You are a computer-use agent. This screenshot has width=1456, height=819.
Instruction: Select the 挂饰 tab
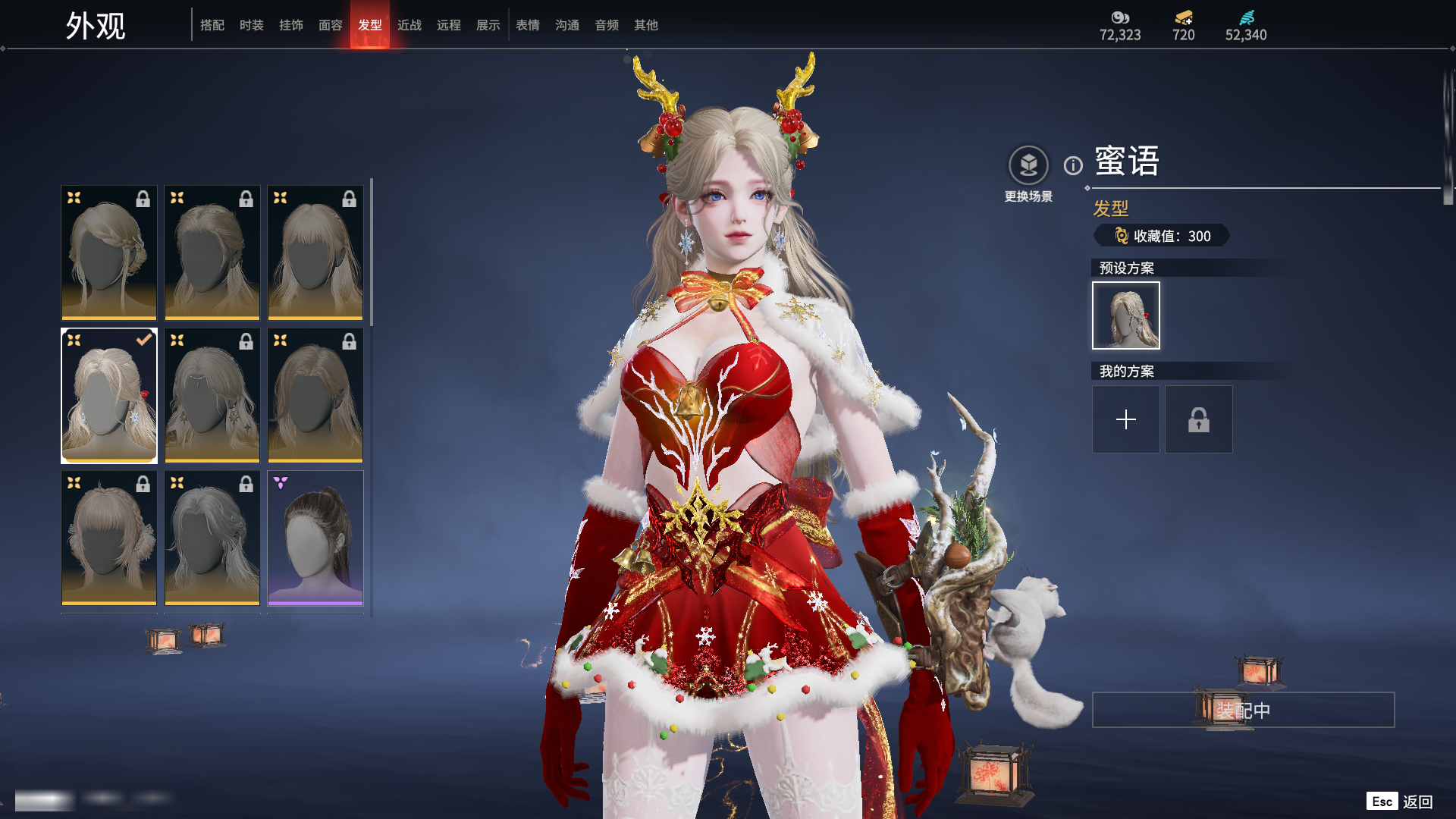291,25
